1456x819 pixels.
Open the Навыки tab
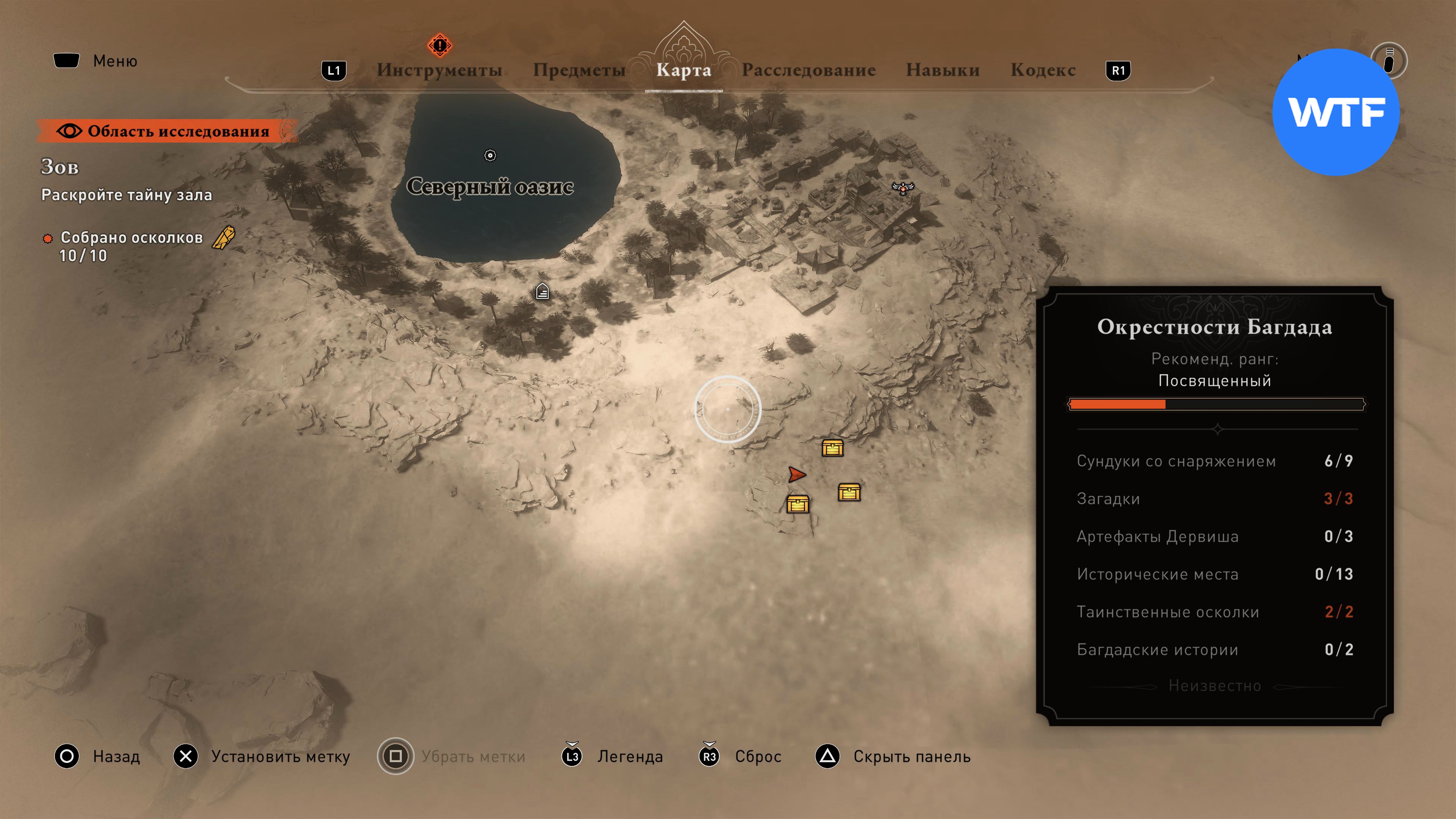click(942, 70)
